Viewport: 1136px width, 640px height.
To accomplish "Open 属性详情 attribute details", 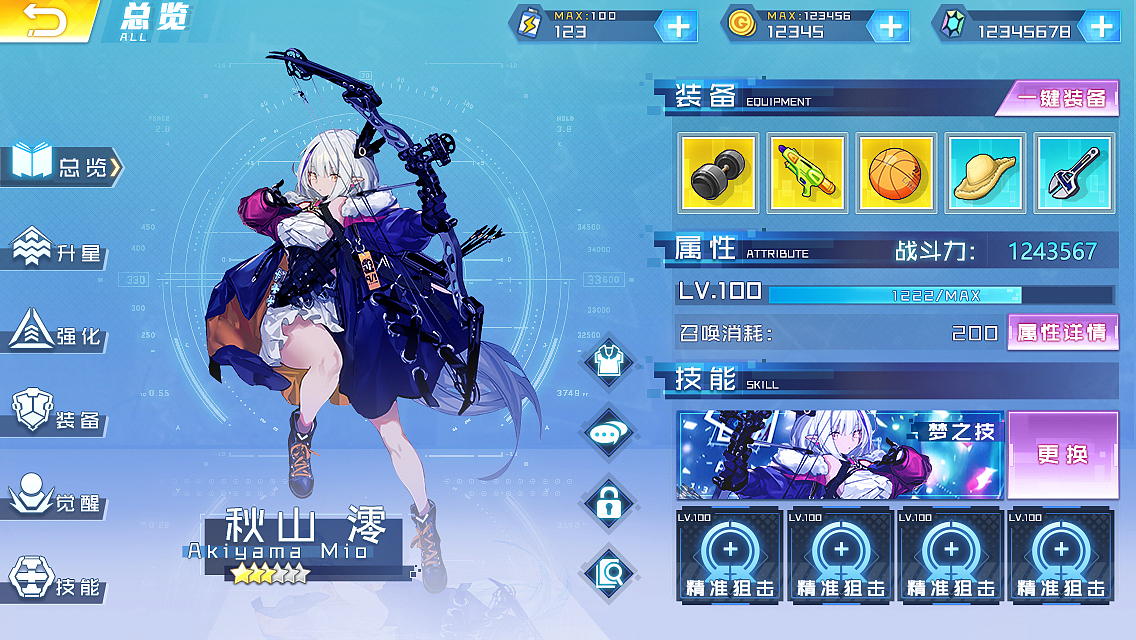I will tap(1062, 332).
